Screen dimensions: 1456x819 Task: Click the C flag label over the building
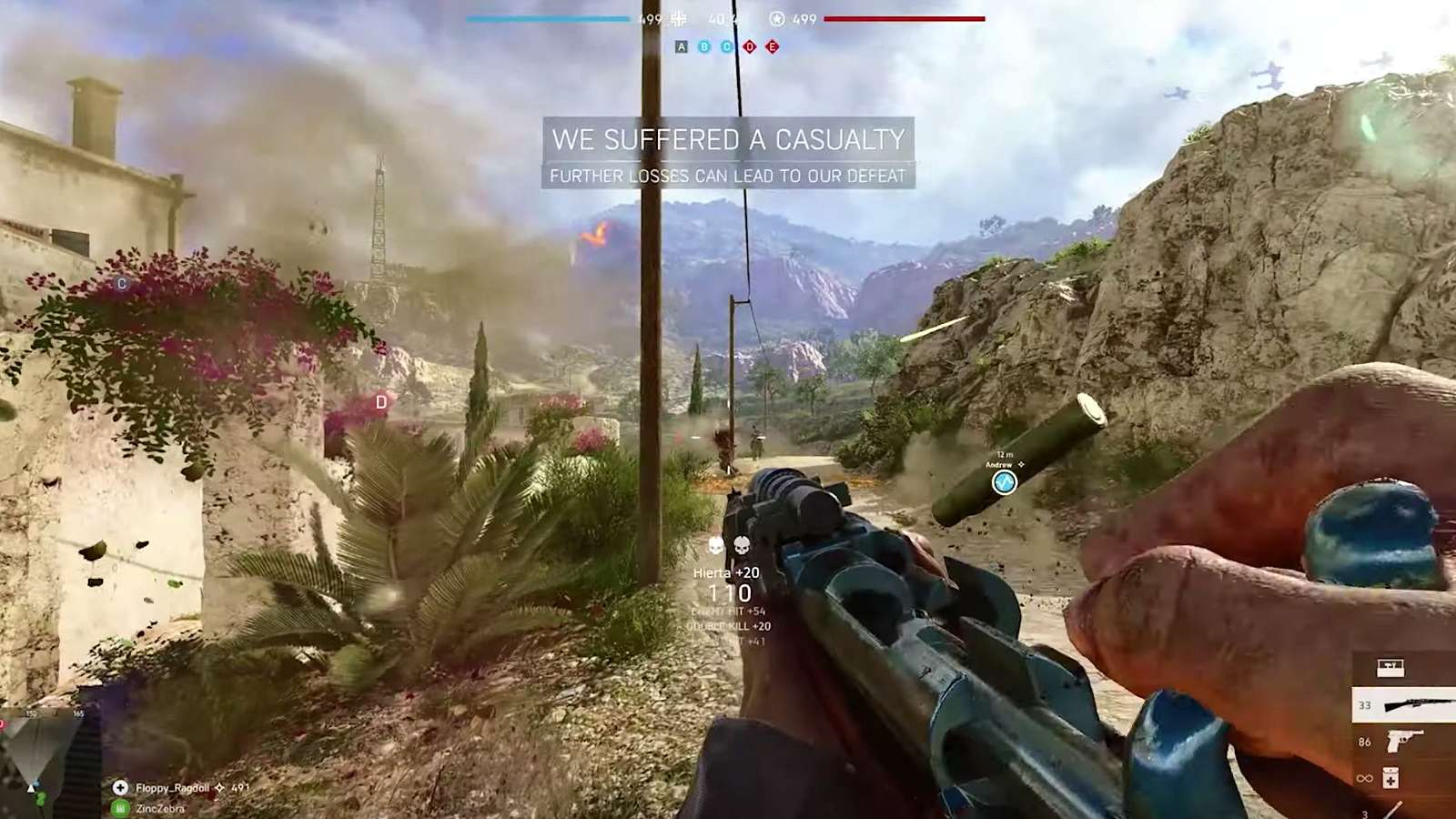[121, 283]
